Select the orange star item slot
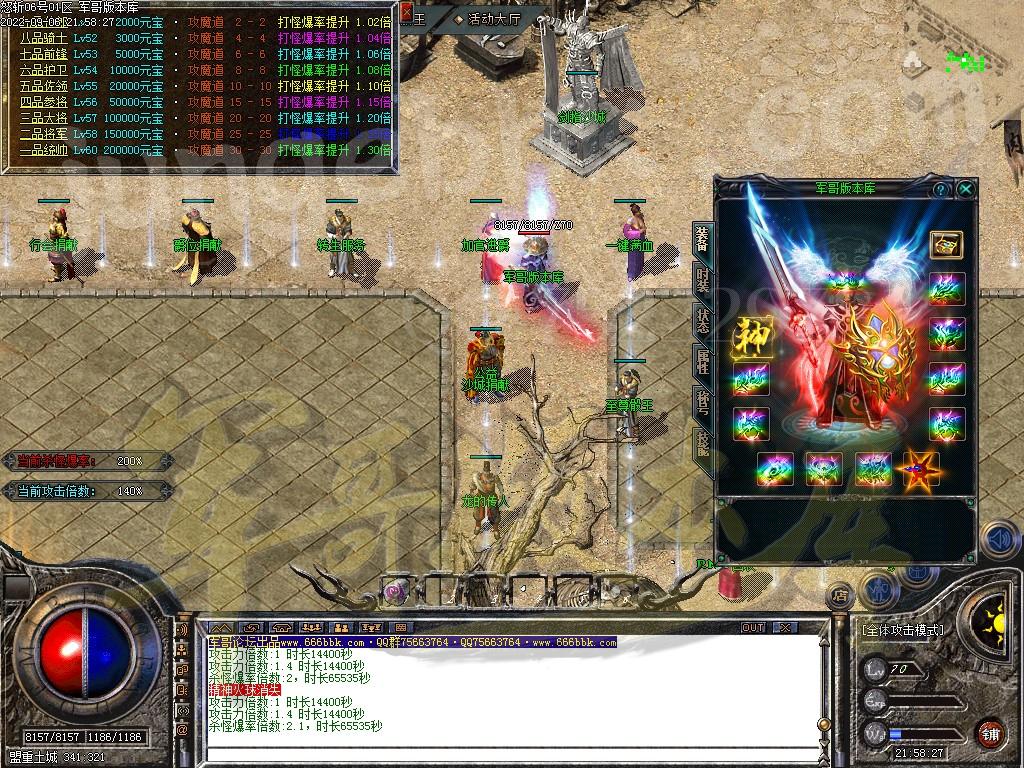The width and height of the screenshot is (1024, 768). point(921,469)
